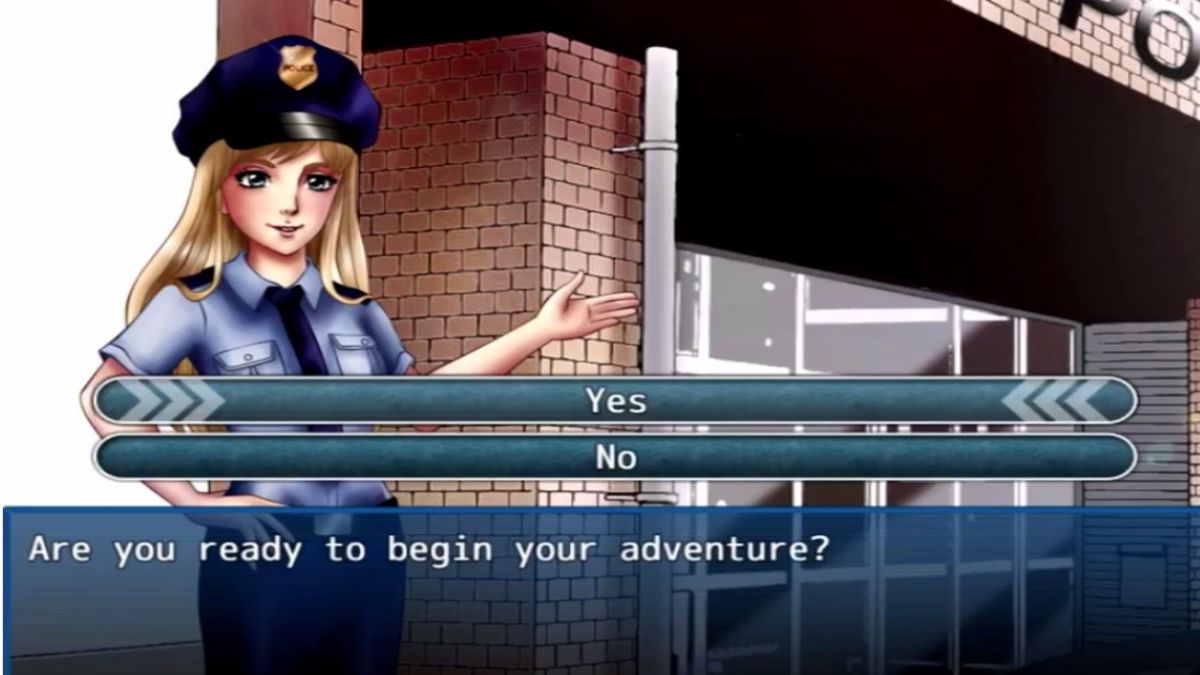Select the No dialogue option

coord(615,457)
